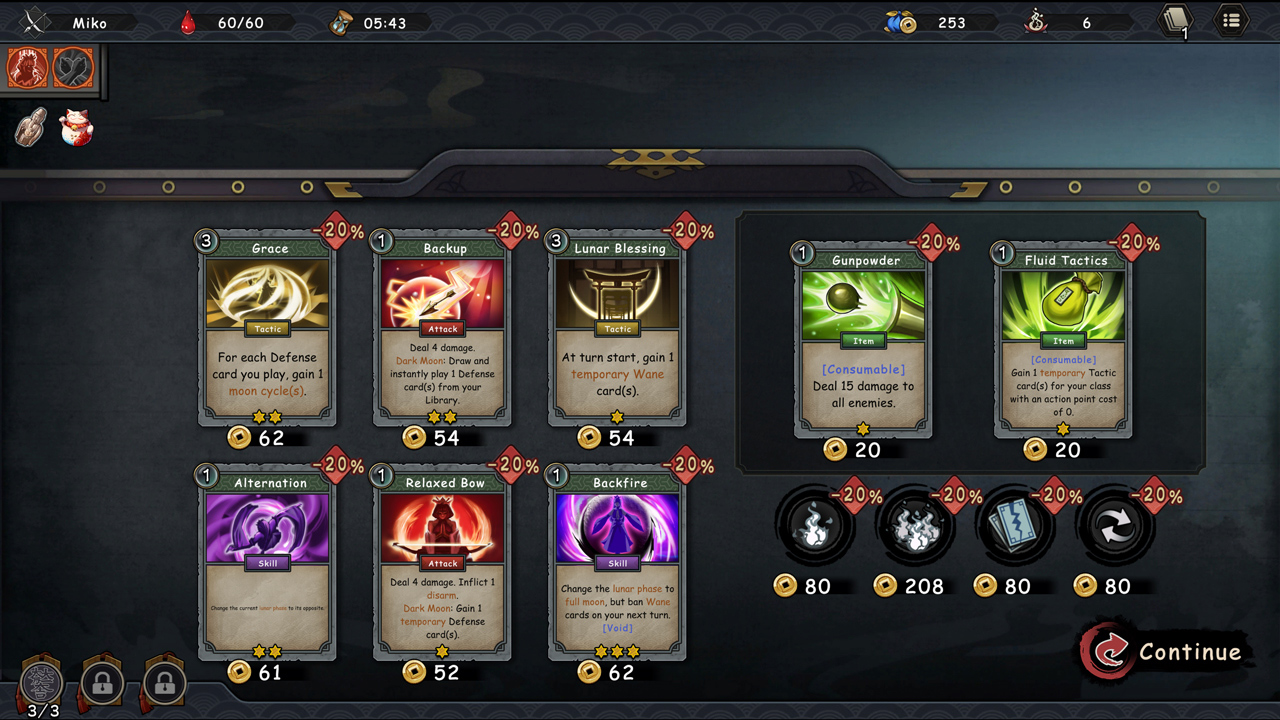Open the list menu button
Image resolution: width=1280 pixels, height=720 pixels.
pos(1231,20)
